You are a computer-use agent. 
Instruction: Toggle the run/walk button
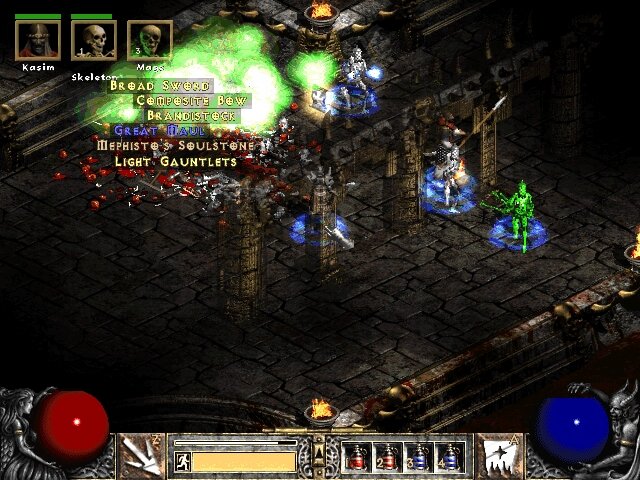(183, 461)
